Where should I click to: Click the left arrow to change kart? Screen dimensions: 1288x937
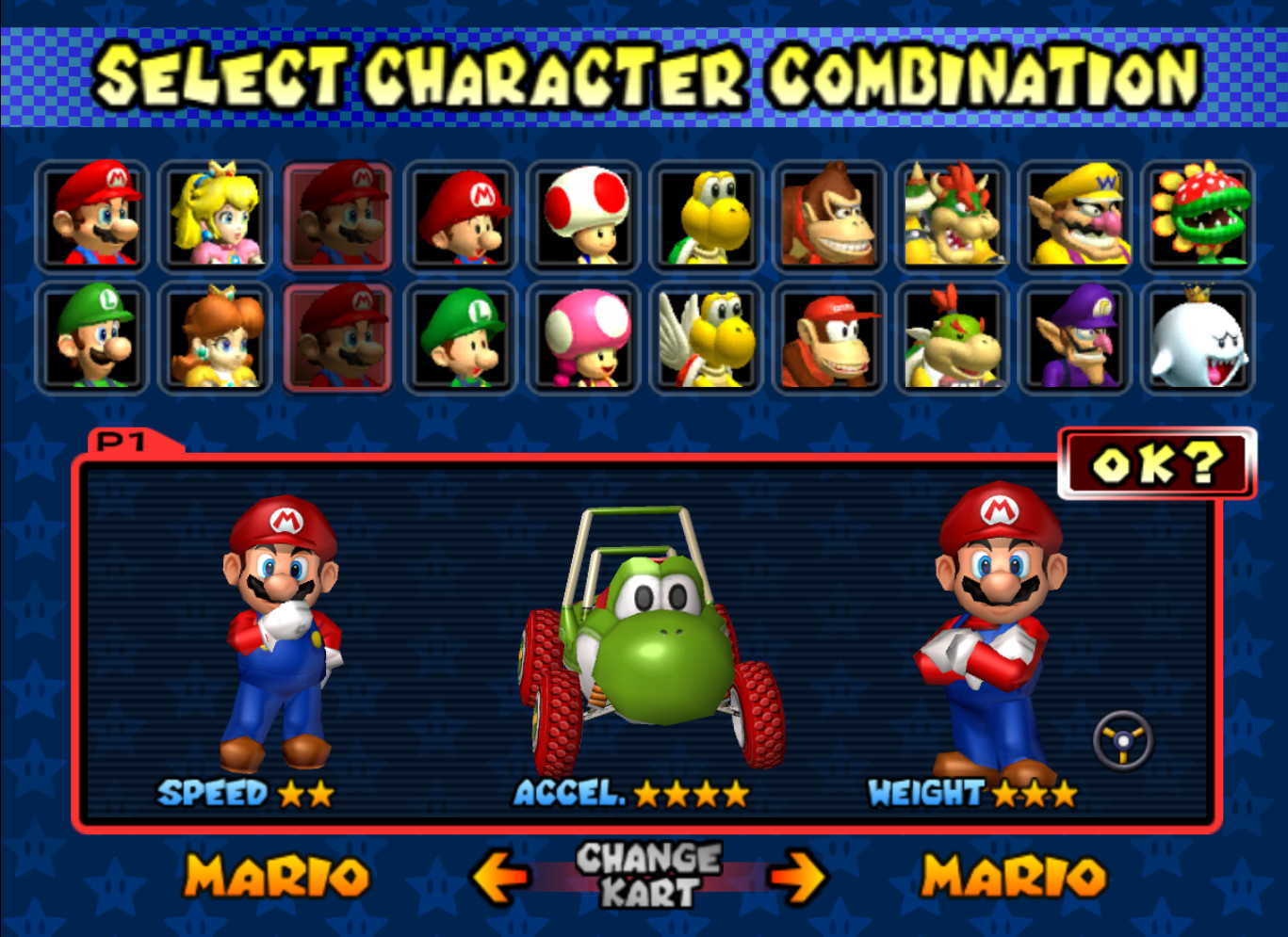[497, 876]
